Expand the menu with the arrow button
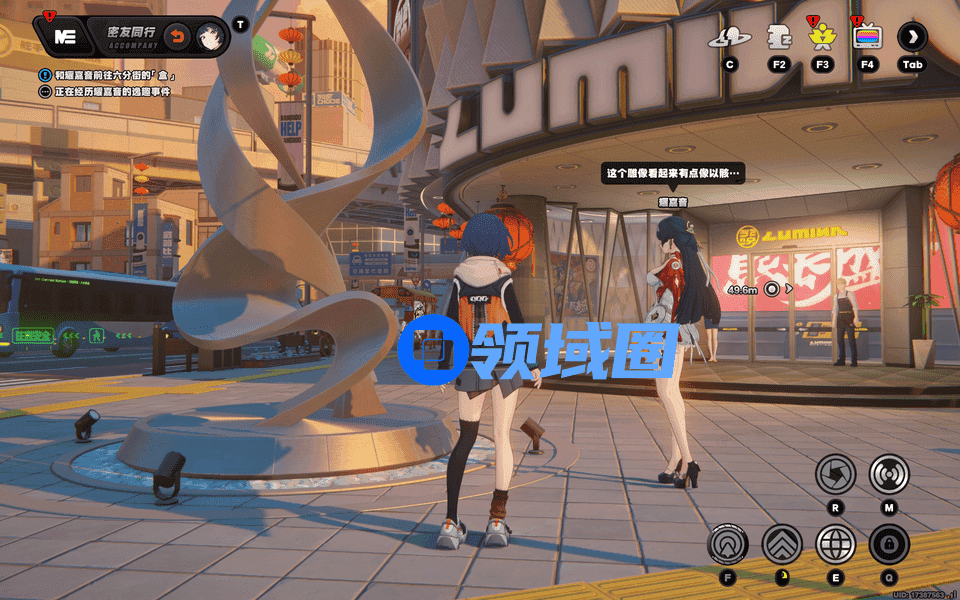This screenshot has height=600, width=960. pos(912,38)
